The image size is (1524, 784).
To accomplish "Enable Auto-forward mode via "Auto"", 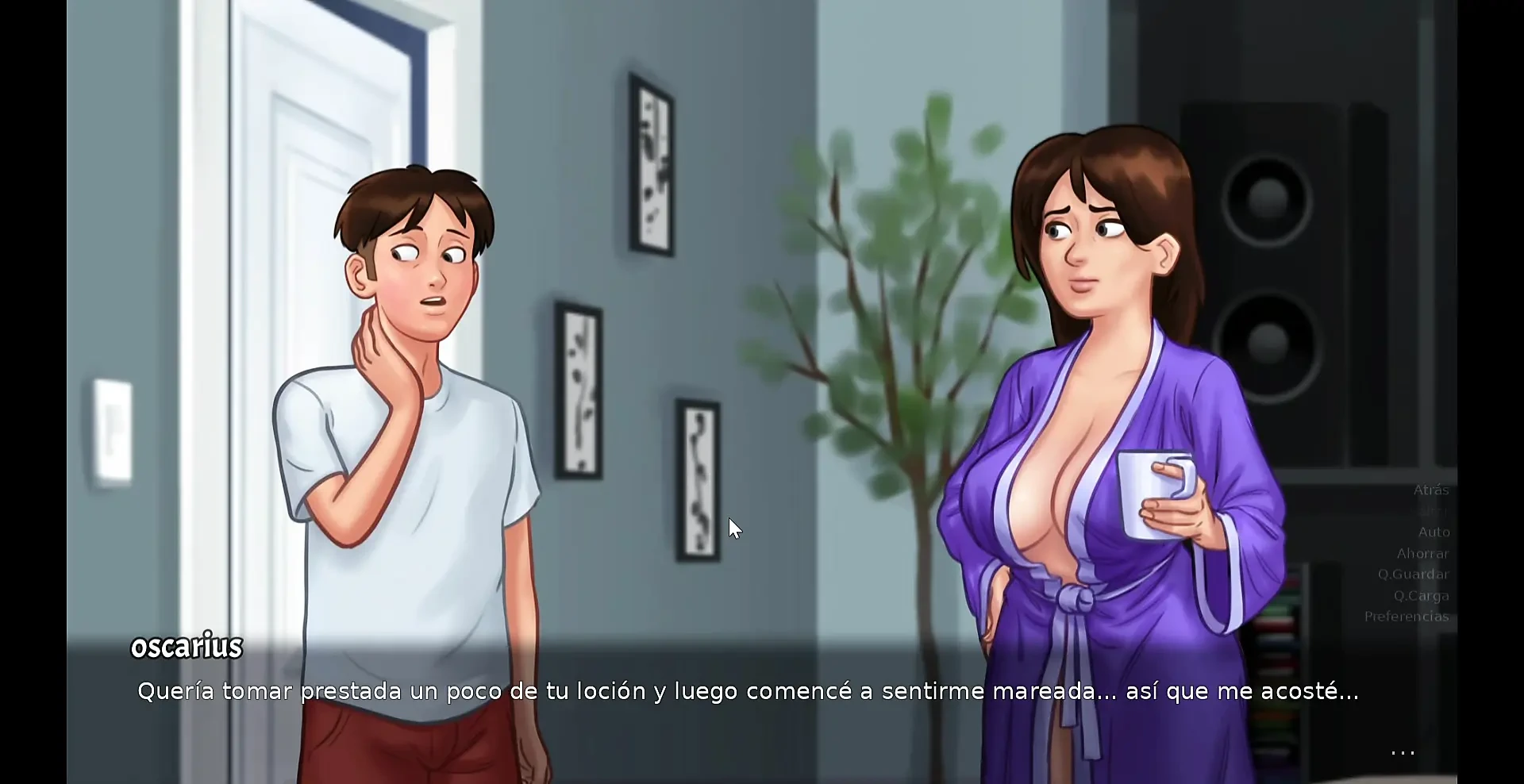I will (1434, 532).
